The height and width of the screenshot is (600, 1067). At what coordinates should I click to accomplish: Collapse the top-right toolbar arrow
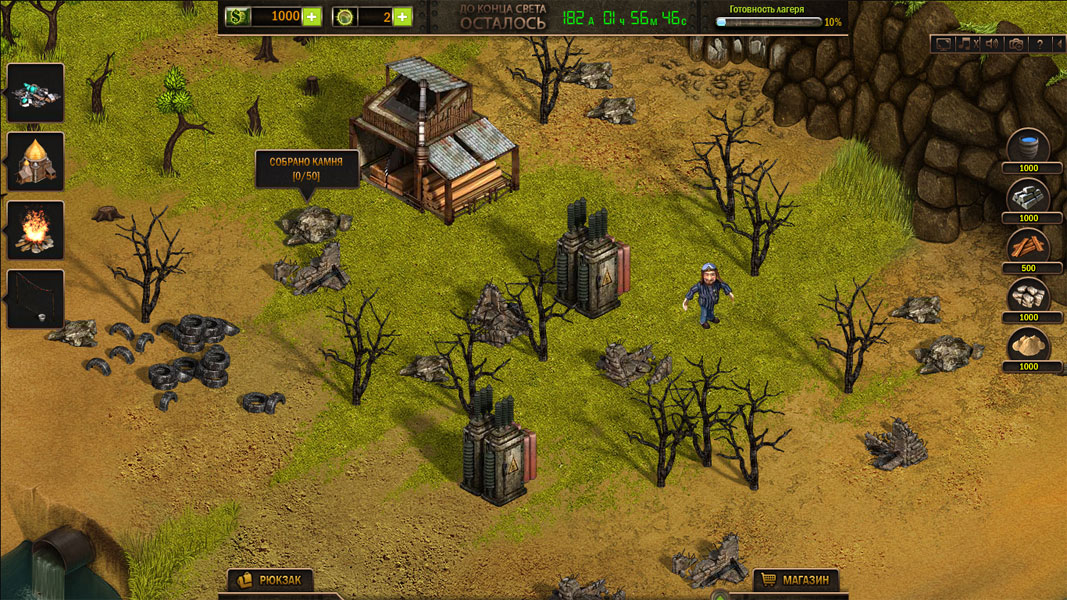pos(1058,44)
